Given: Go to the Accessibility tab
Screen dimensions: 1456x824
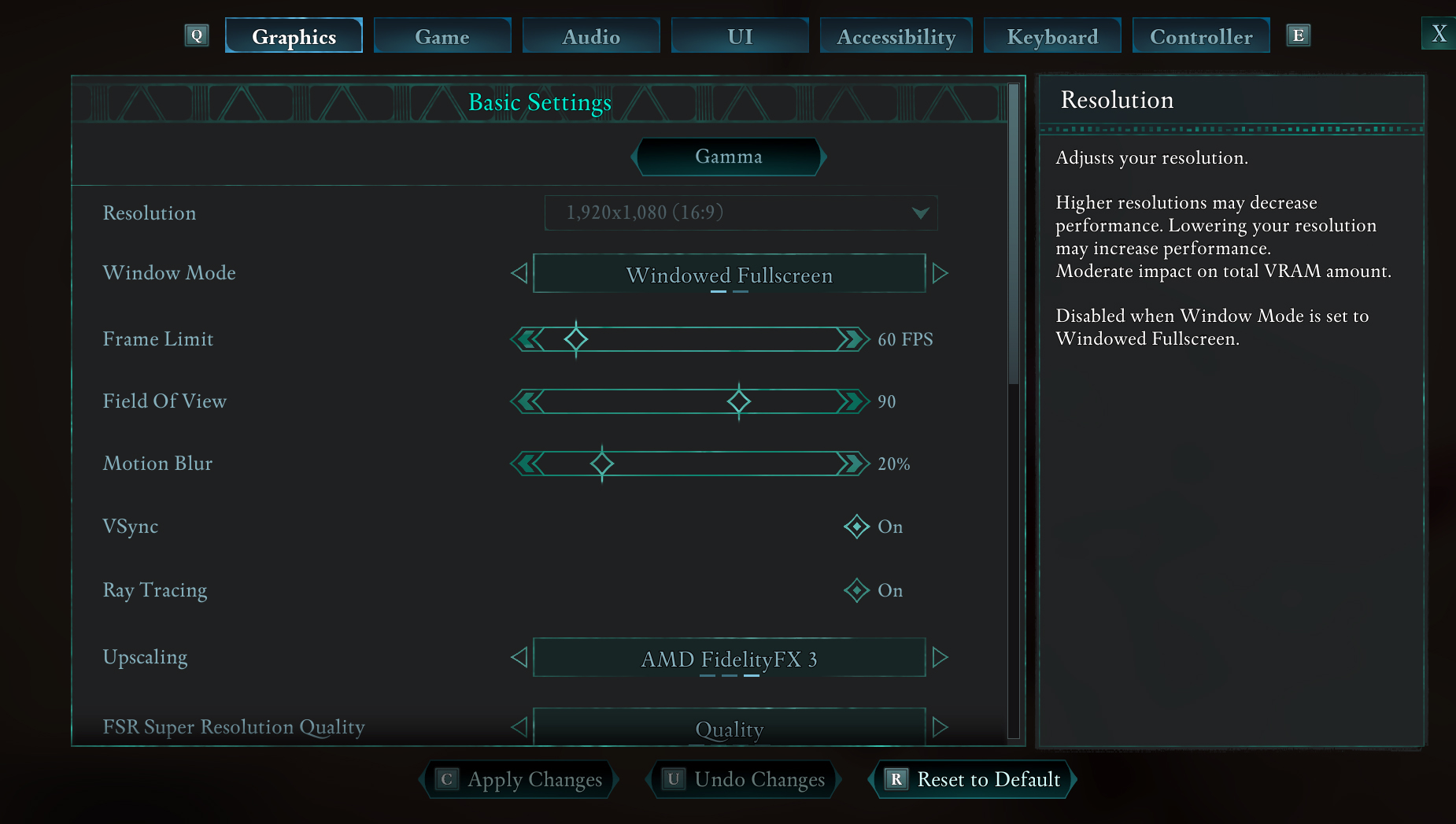Looking at the screenshot, I should (x=896, y=36).
